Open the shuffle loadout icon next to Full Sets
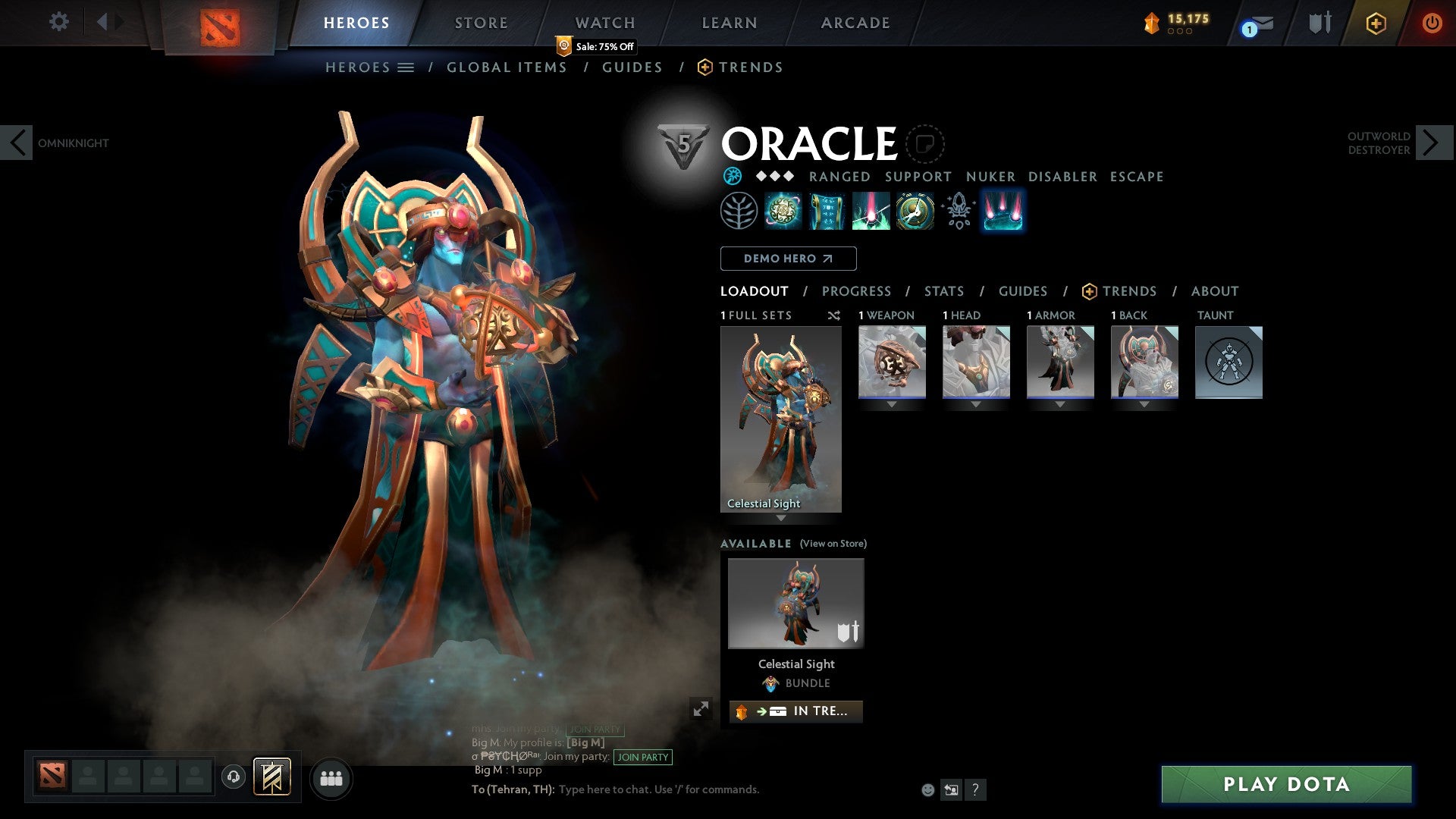1456x819 pixels. point(834,315)
